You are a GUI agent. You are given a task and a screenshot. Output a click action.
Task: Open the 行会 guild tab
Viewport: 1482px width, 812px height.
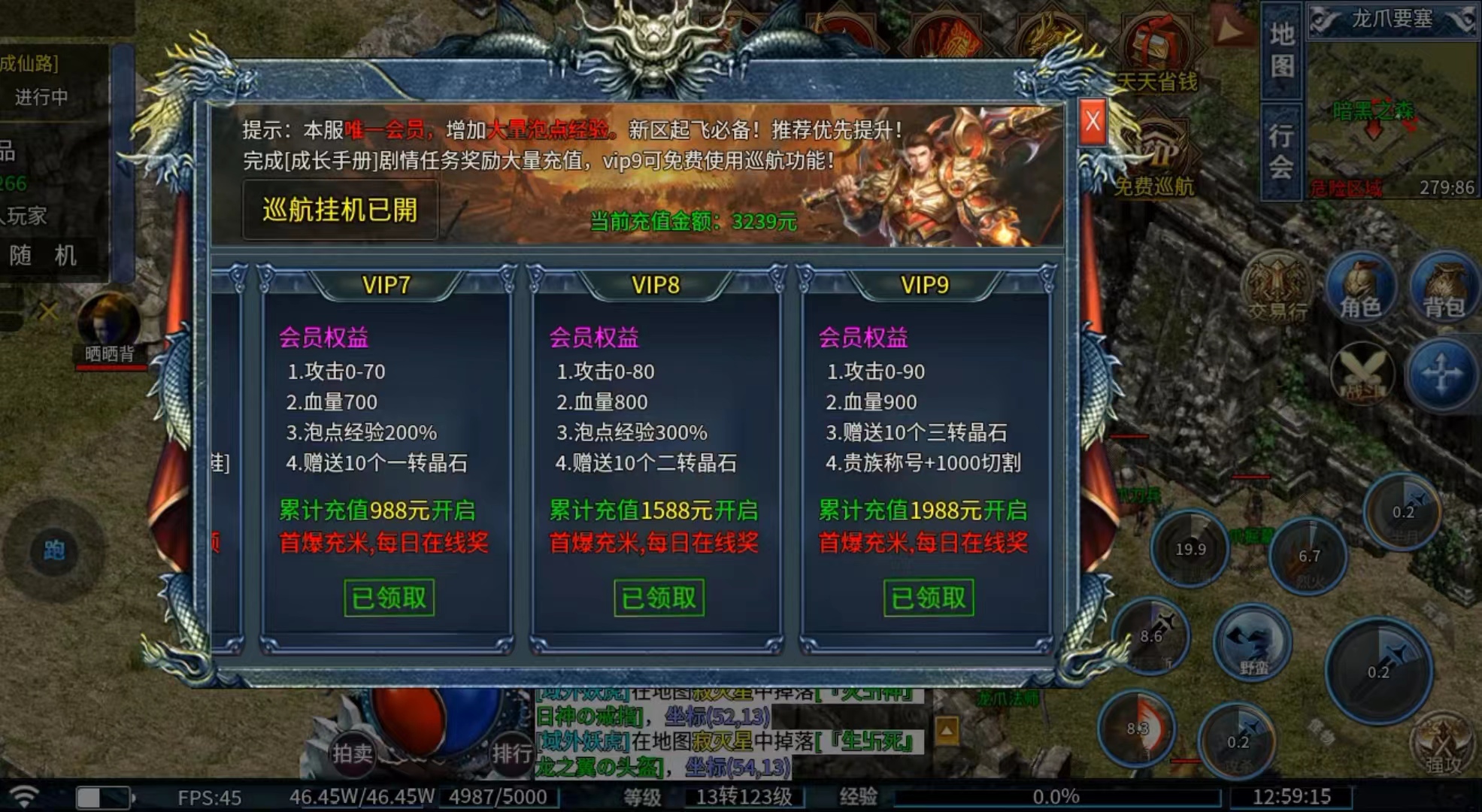coord(1281,151)
